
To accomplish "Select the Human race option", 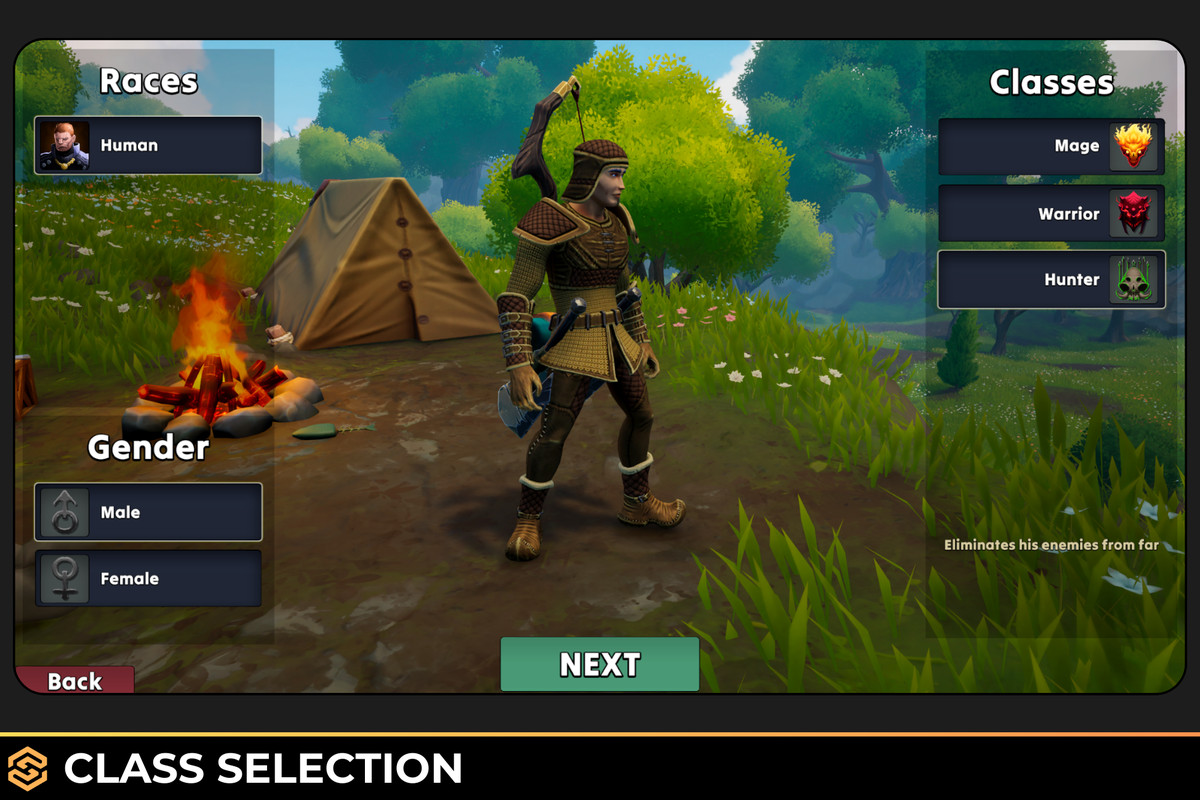I will click(x=148, y=146).
